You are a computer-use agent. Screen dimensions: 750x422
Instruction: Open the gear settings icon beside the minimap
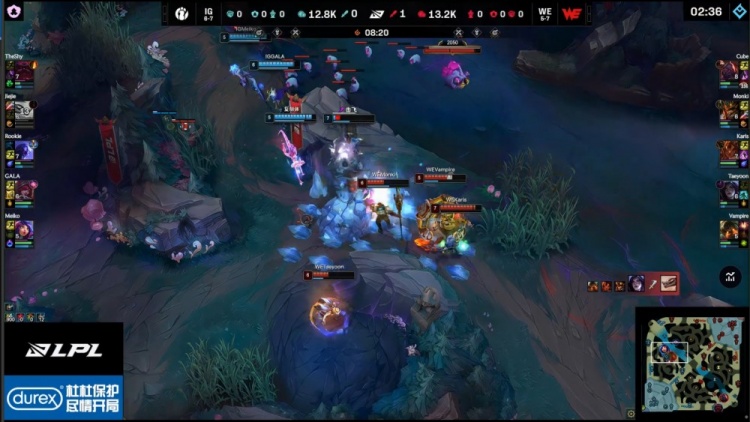[x=631, y=411]
